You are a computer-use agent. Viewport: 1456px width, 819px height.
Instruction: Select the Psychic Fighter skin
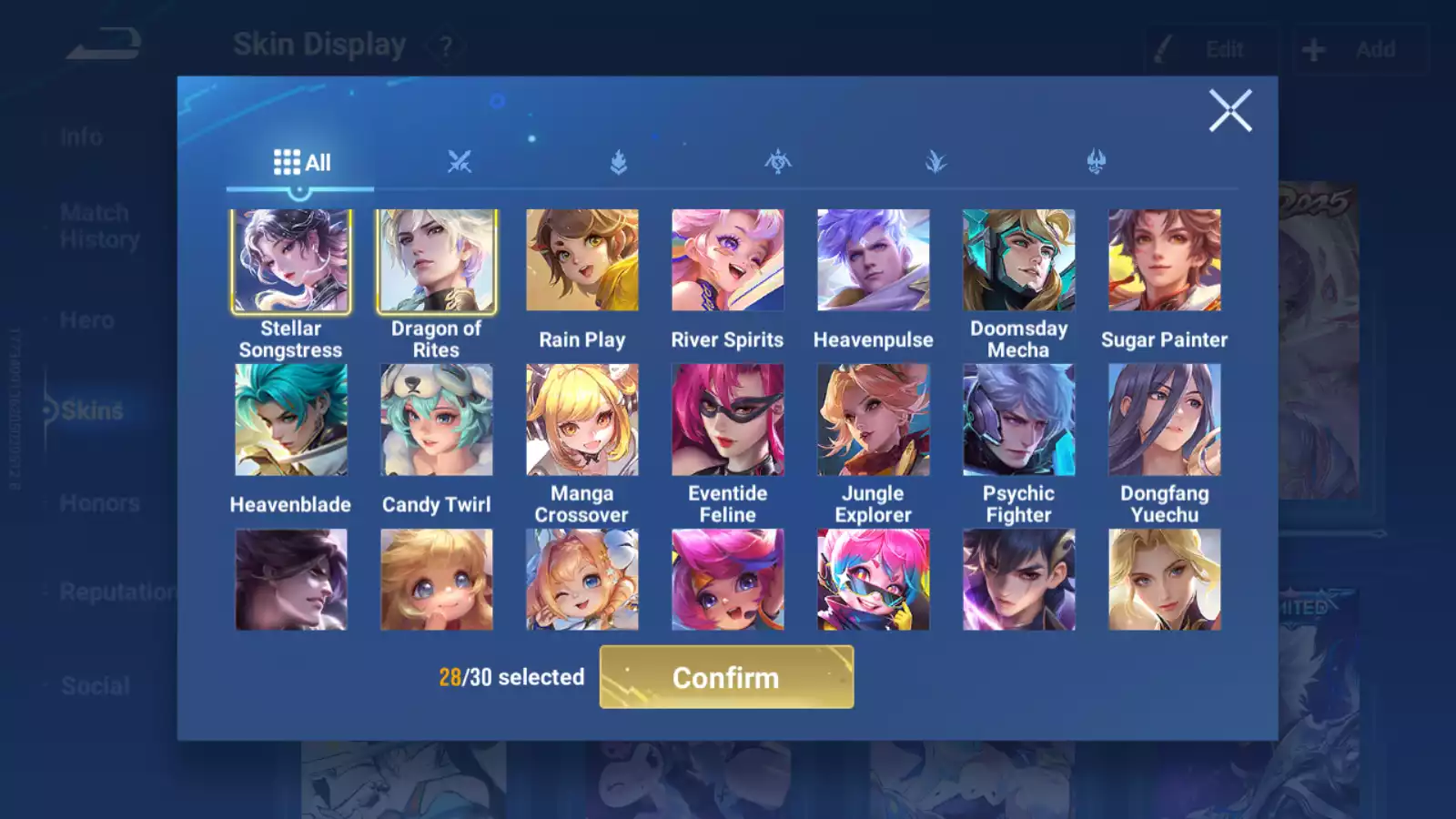[1018, 420]
